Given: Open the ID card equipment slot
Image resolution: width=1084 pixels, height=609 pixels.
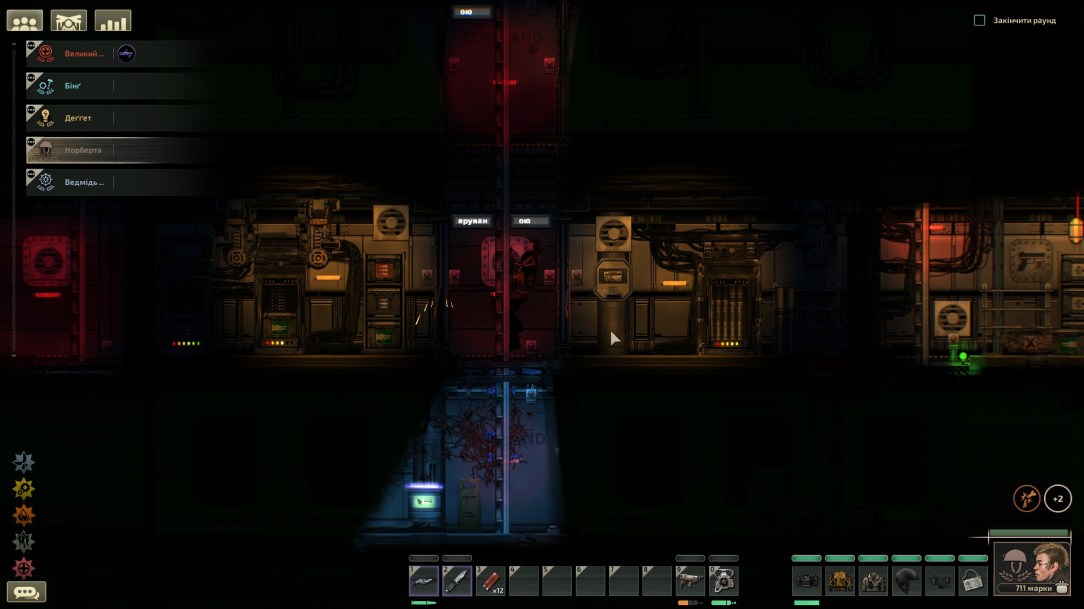Looking at the screenshot, I should 973,581.
